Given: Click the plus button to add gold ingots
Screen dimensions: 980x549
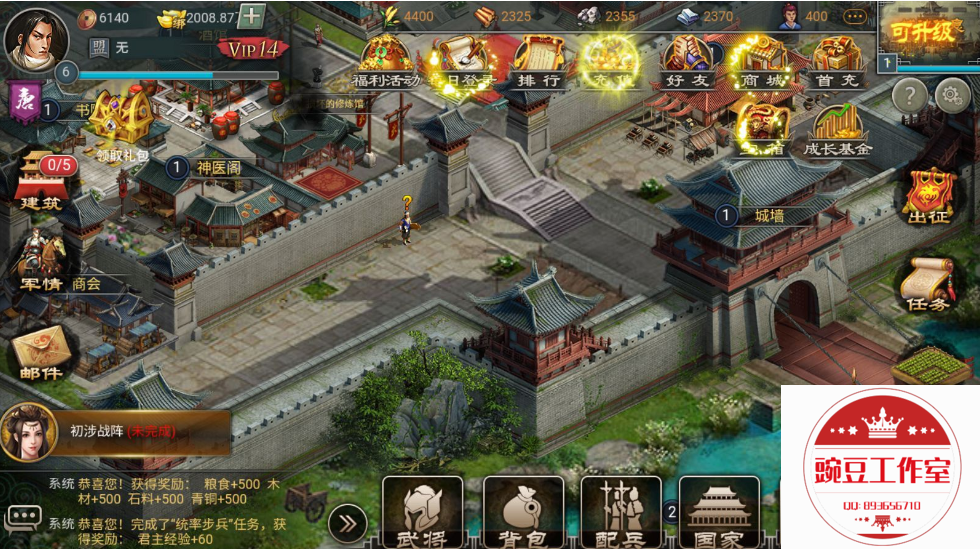Looking at the screenshot, I should (x=252, y=16).
